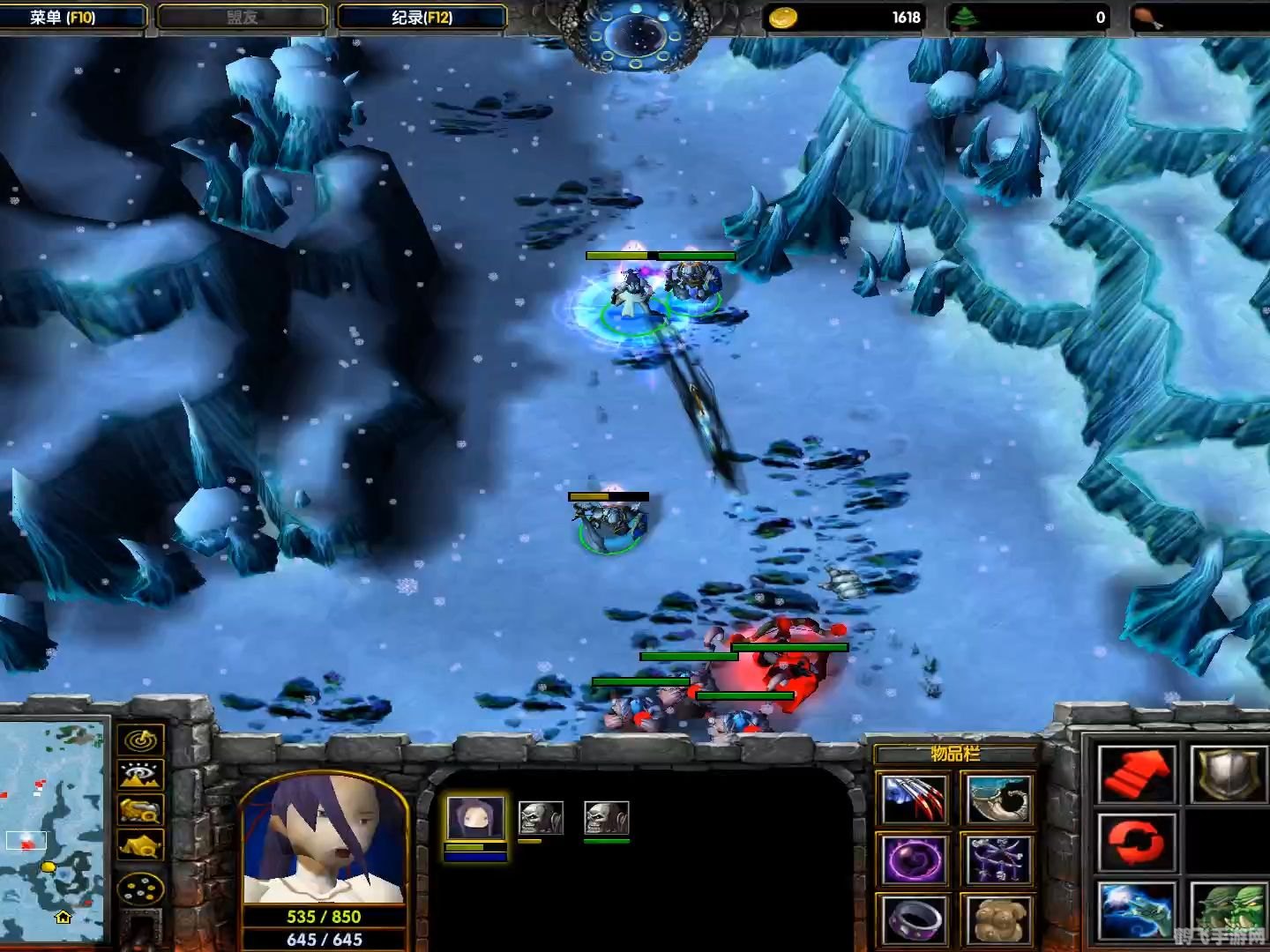Image resolution: width=1270 pixels, height=952 pixels.
Task: Open the 纪录 (F12) log
Action: [422, 17]
